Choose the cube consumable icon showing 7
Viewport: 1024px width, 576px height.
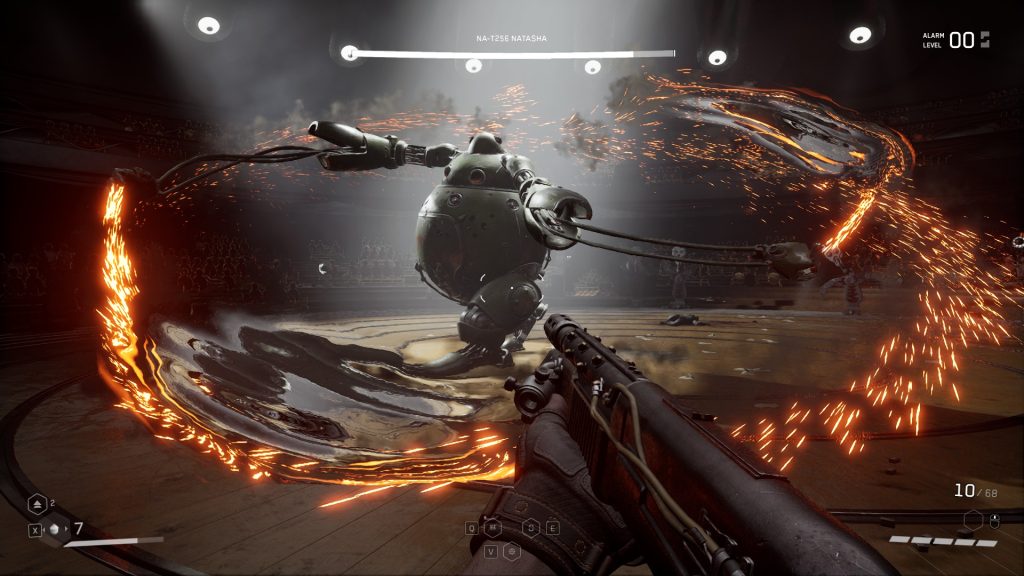point(56,529)
